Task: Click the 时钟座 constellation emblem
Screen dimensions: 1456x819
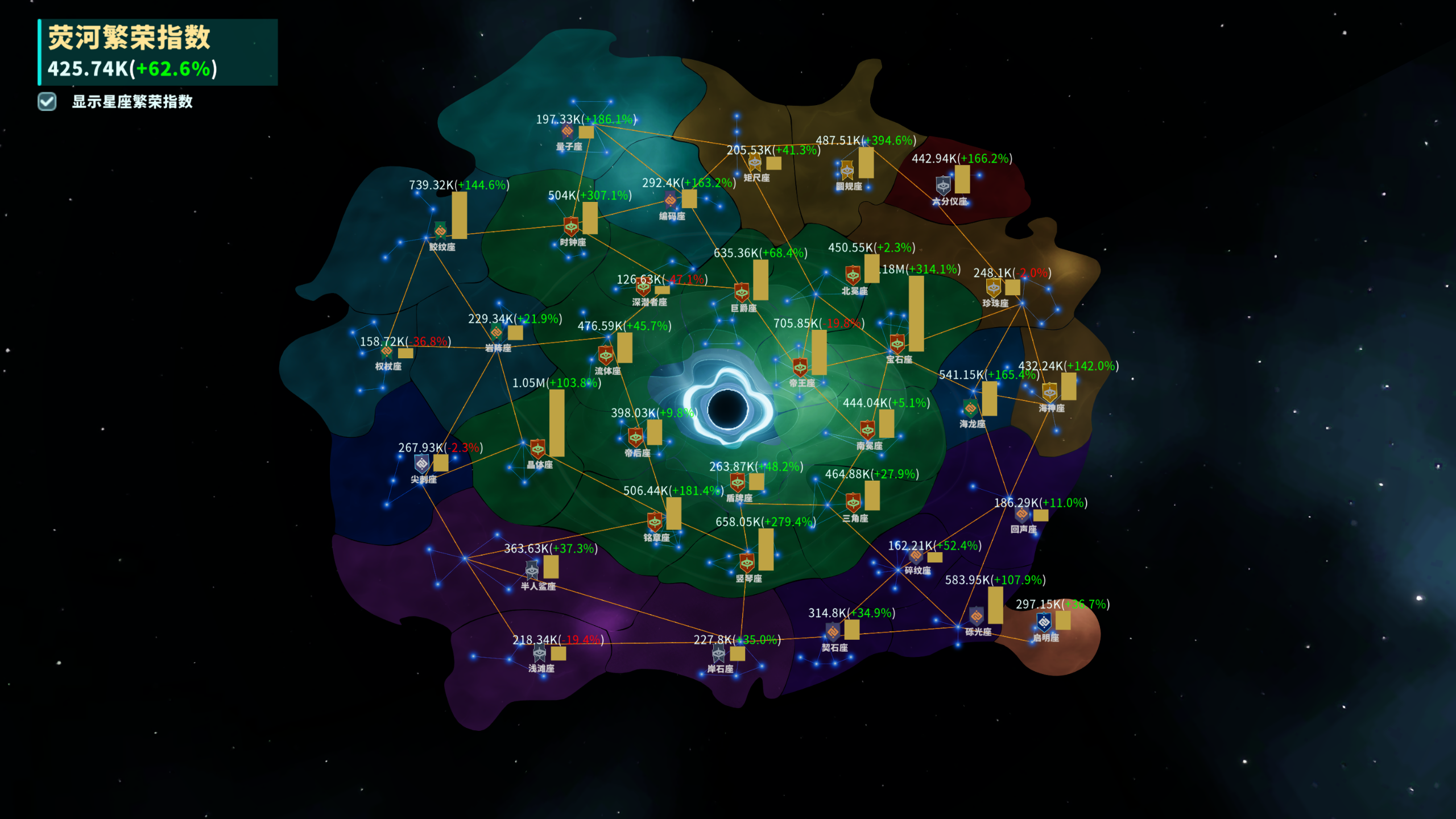Action: 571,227
